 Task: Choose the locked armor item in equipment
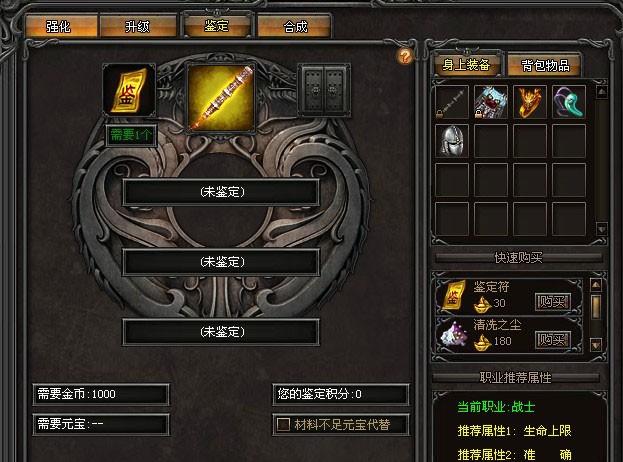[492, 102]
